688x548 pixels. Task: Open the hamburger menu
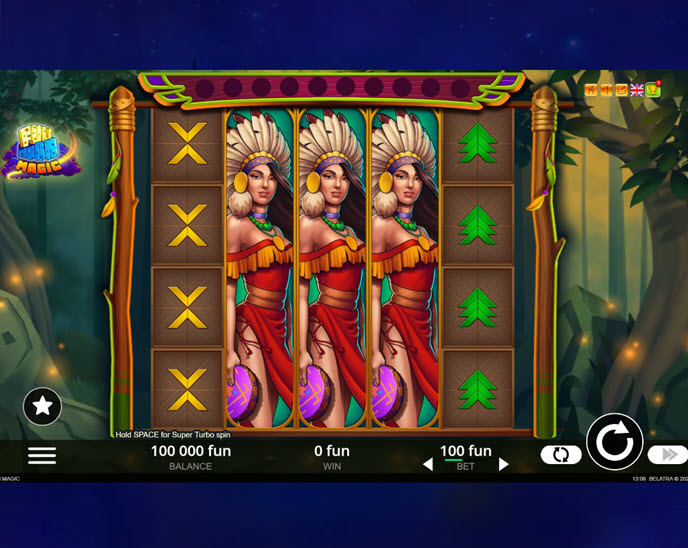42,455
